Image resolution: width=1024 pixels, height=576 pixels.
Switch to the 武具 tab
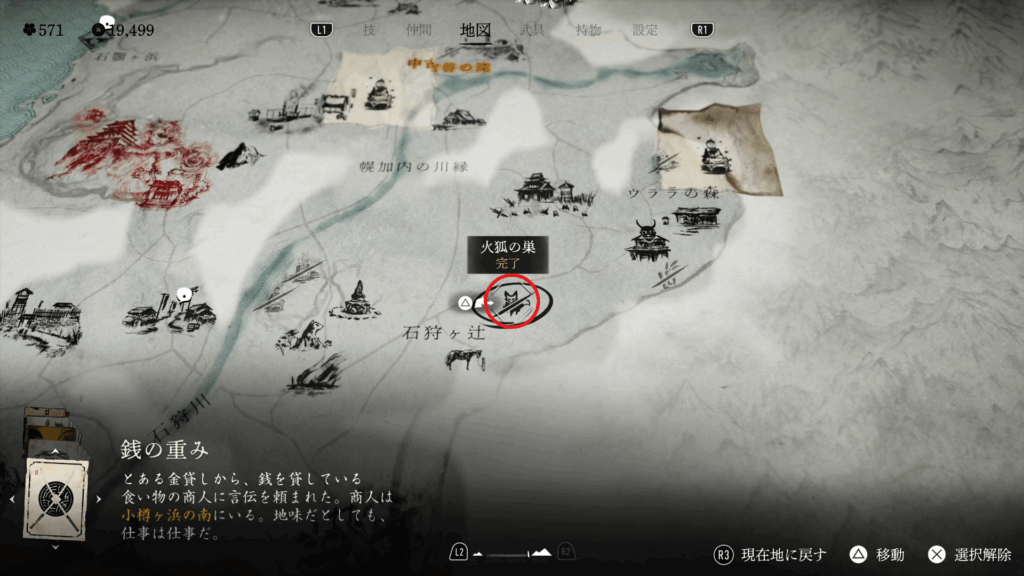pos(532,30)
